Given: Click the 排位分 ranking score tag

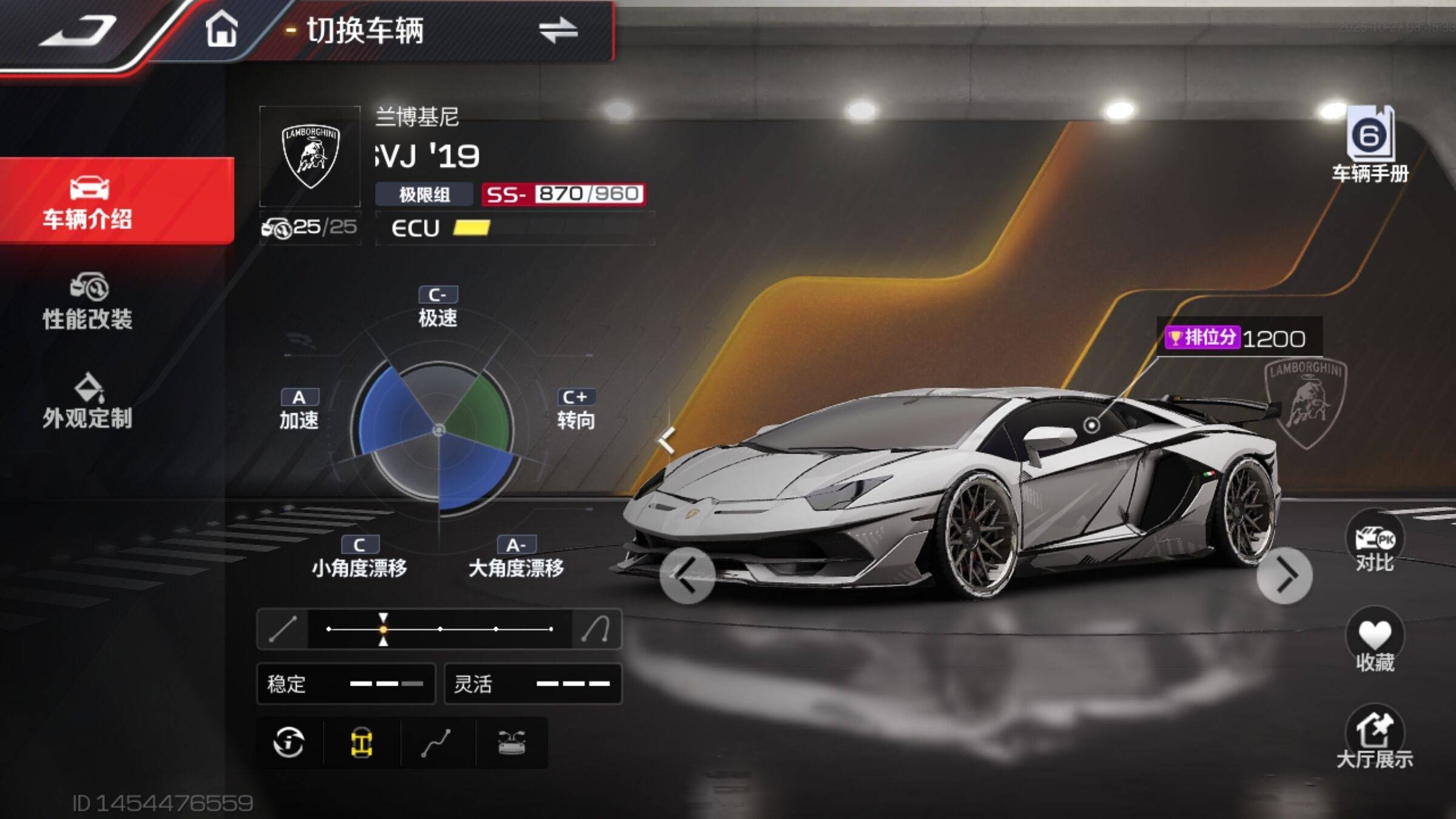Looking at the screenshot, I should pyautogui.click(x=1238, y=338).
